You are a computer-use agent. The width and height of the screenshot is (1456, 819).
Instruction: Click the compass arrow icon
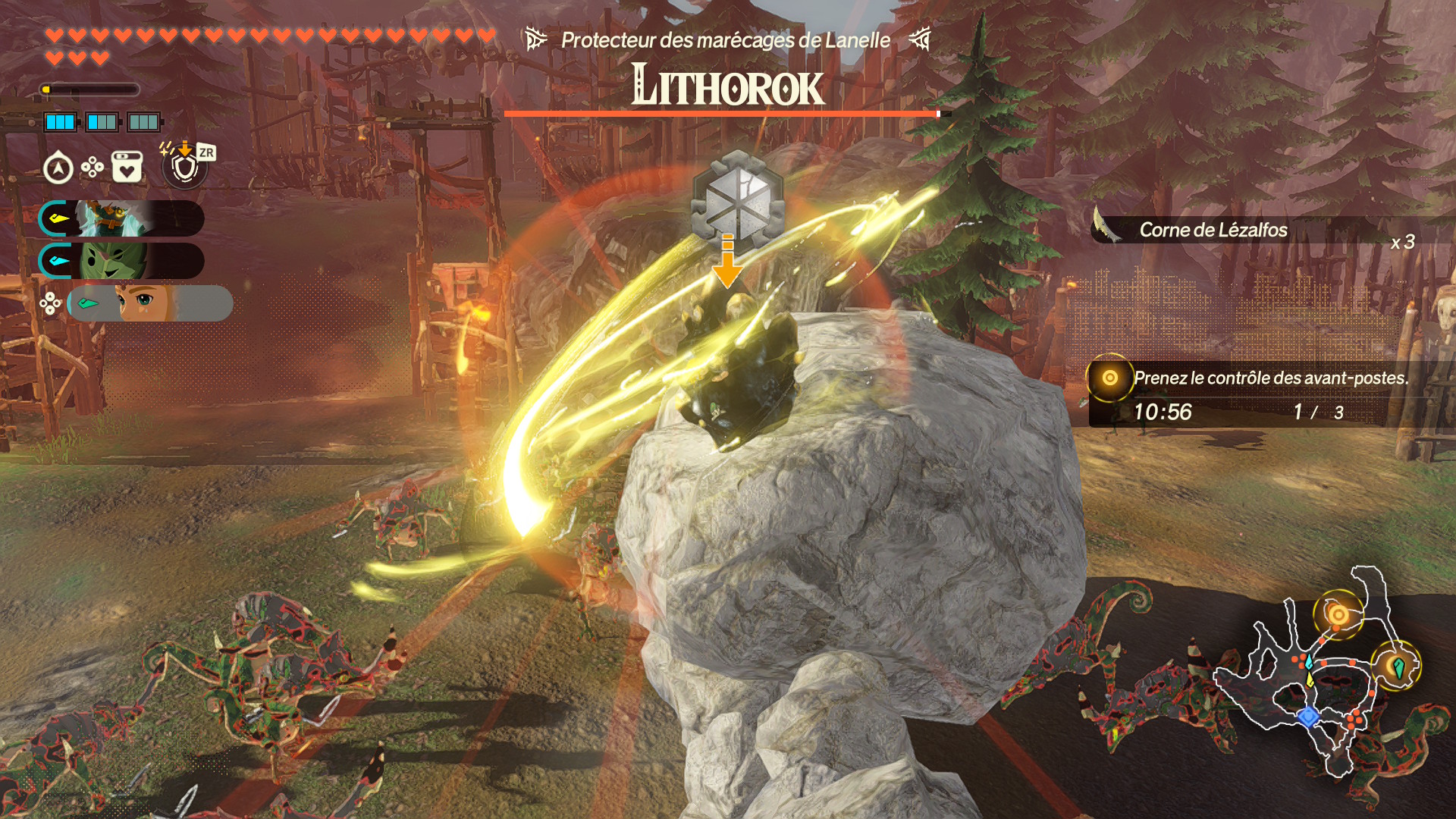click(58, 168)
